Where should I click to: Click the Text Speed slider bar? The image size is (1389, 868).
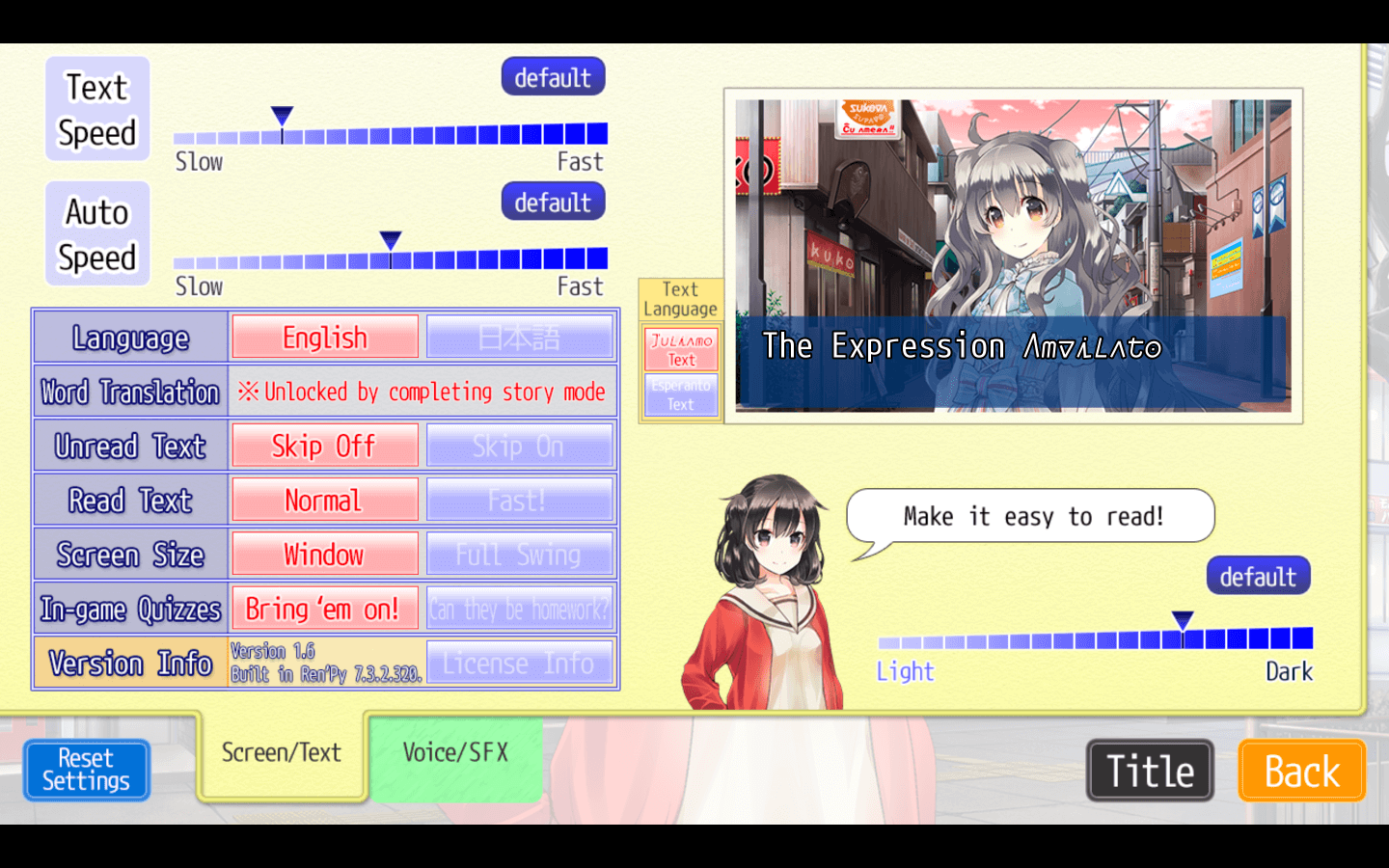pyautogui.click(x=391, y=134)
